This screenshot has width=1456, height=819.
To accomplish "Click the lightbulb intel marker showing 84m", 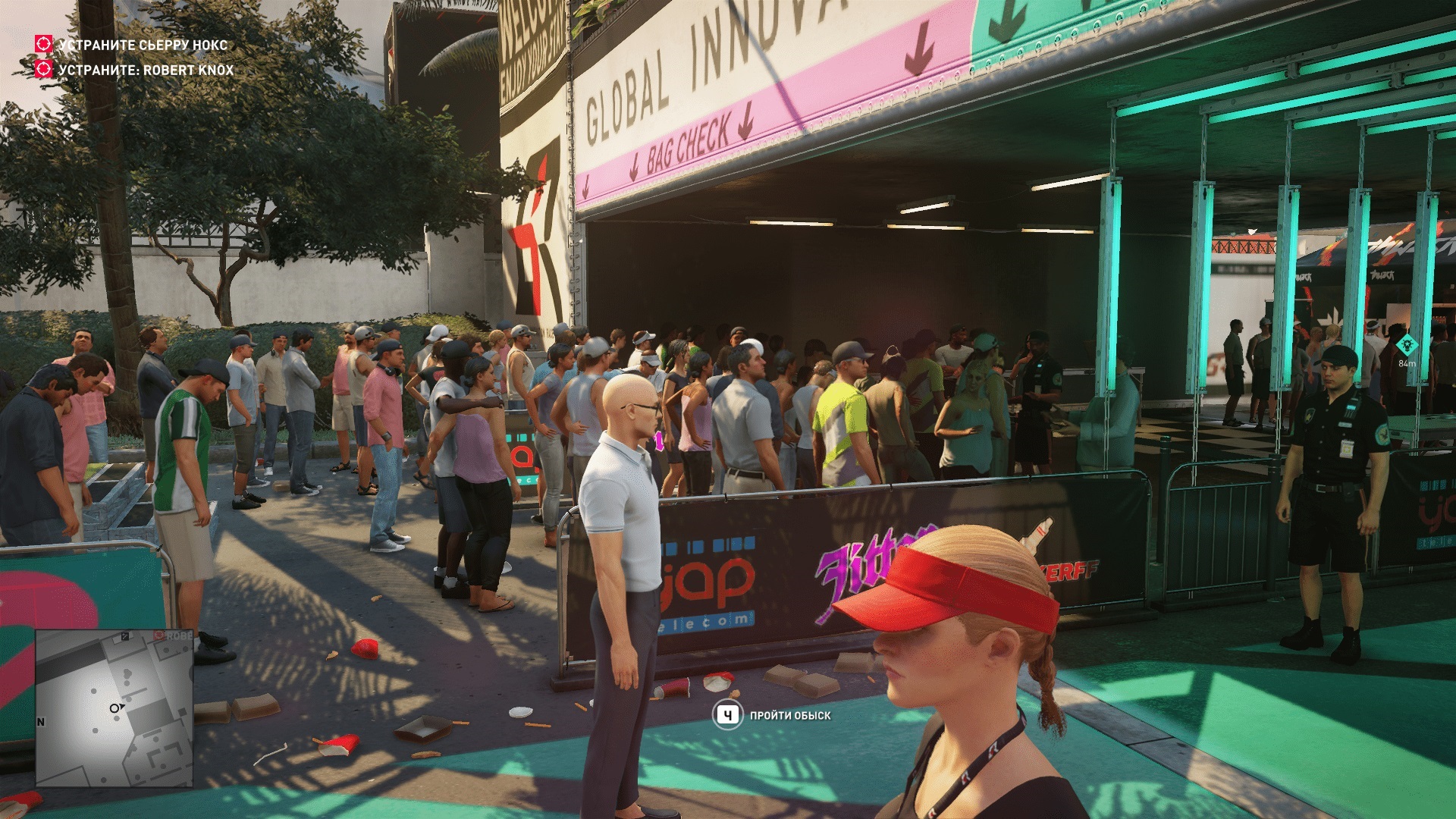I will pos(1407,345).
